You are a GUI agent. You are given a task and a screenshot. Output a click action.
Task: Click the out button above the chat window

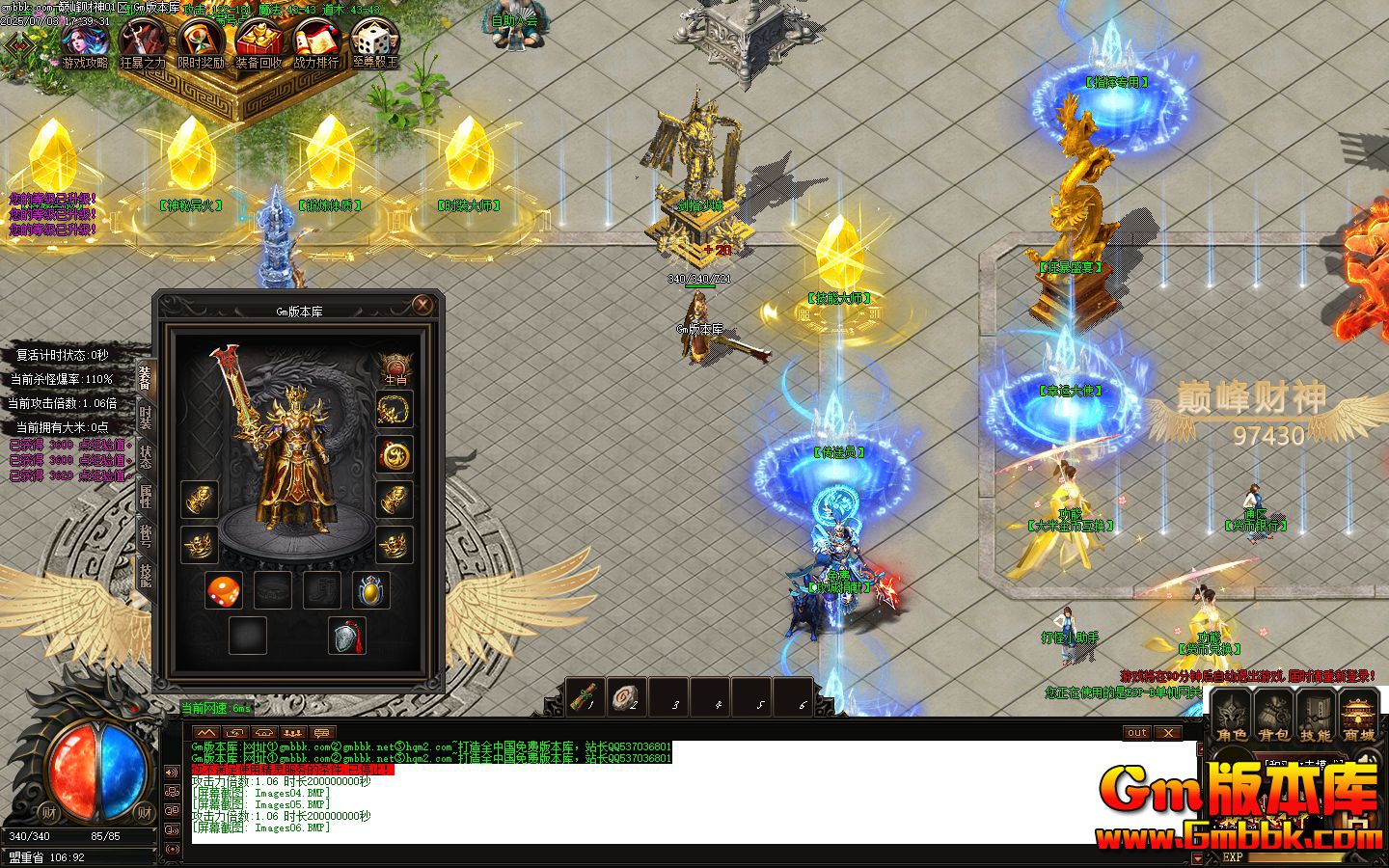coord(1136,733)
